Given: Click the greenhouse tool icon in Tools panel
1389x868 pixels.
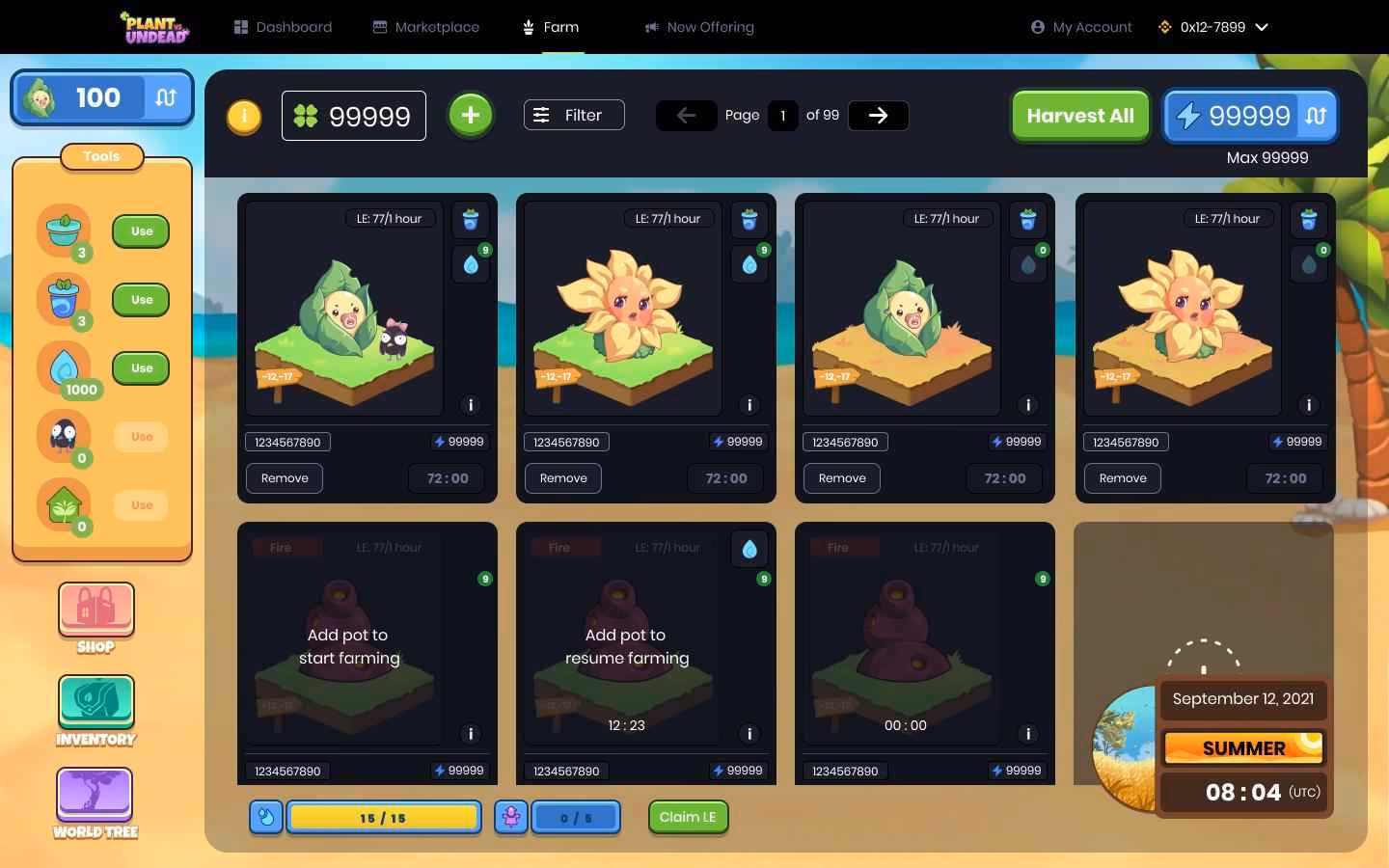Looking at the screenshot, I should (x=64, y=505).
